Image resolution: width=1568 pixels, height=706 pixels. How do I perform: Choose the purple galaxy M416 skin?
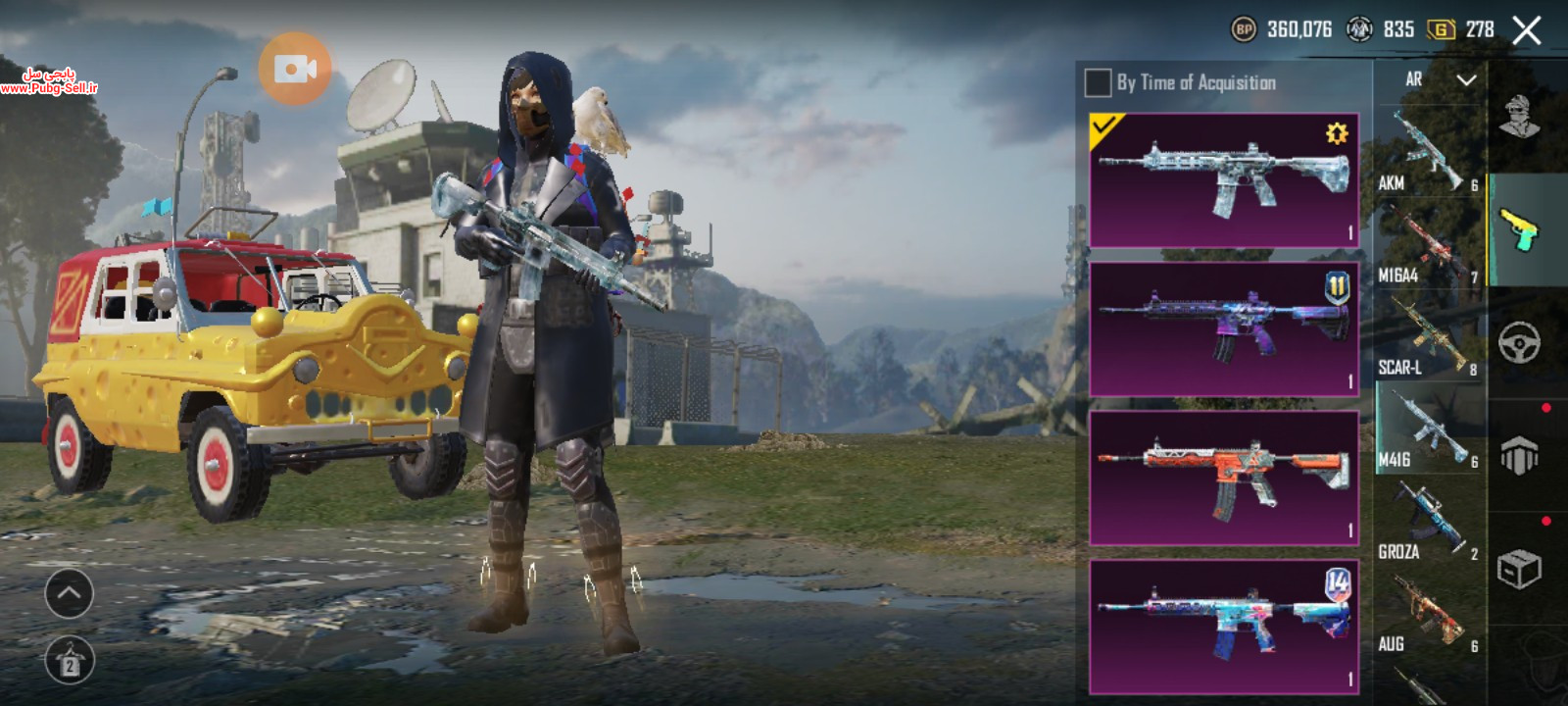[1223, 328]
